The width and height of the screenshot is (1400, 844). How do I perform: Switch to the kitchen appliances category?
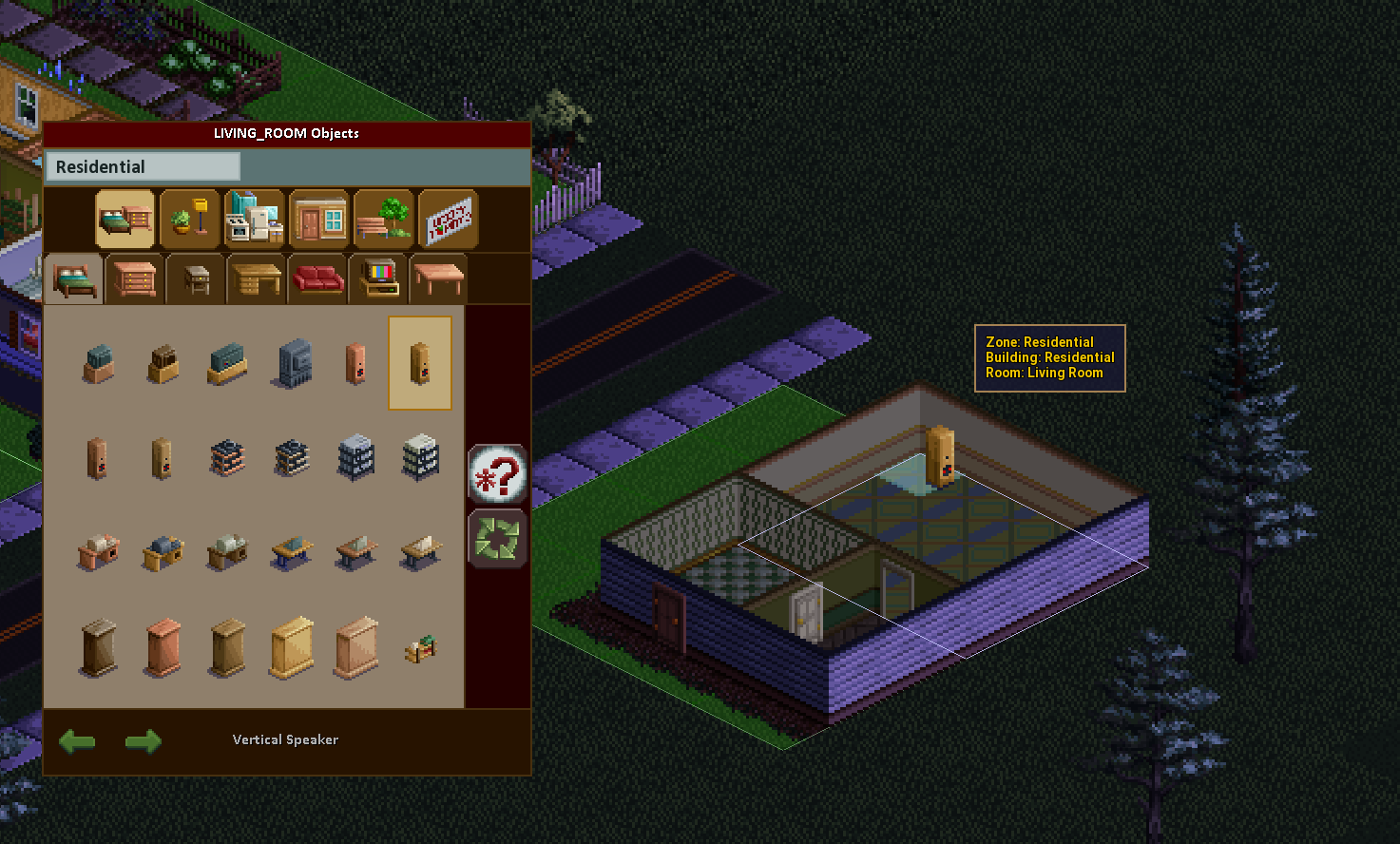coord(254,219)
